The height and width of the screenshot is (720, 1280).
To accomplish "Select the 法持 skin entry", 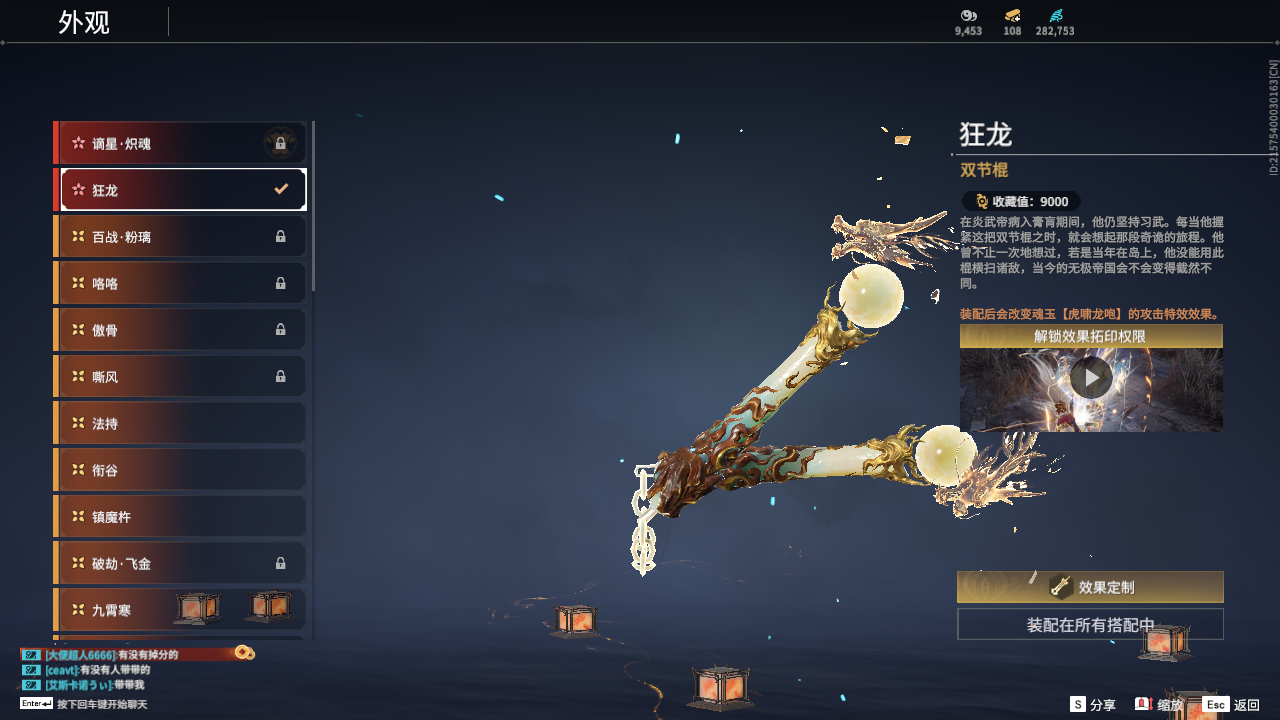I will (x=182, y=423).
